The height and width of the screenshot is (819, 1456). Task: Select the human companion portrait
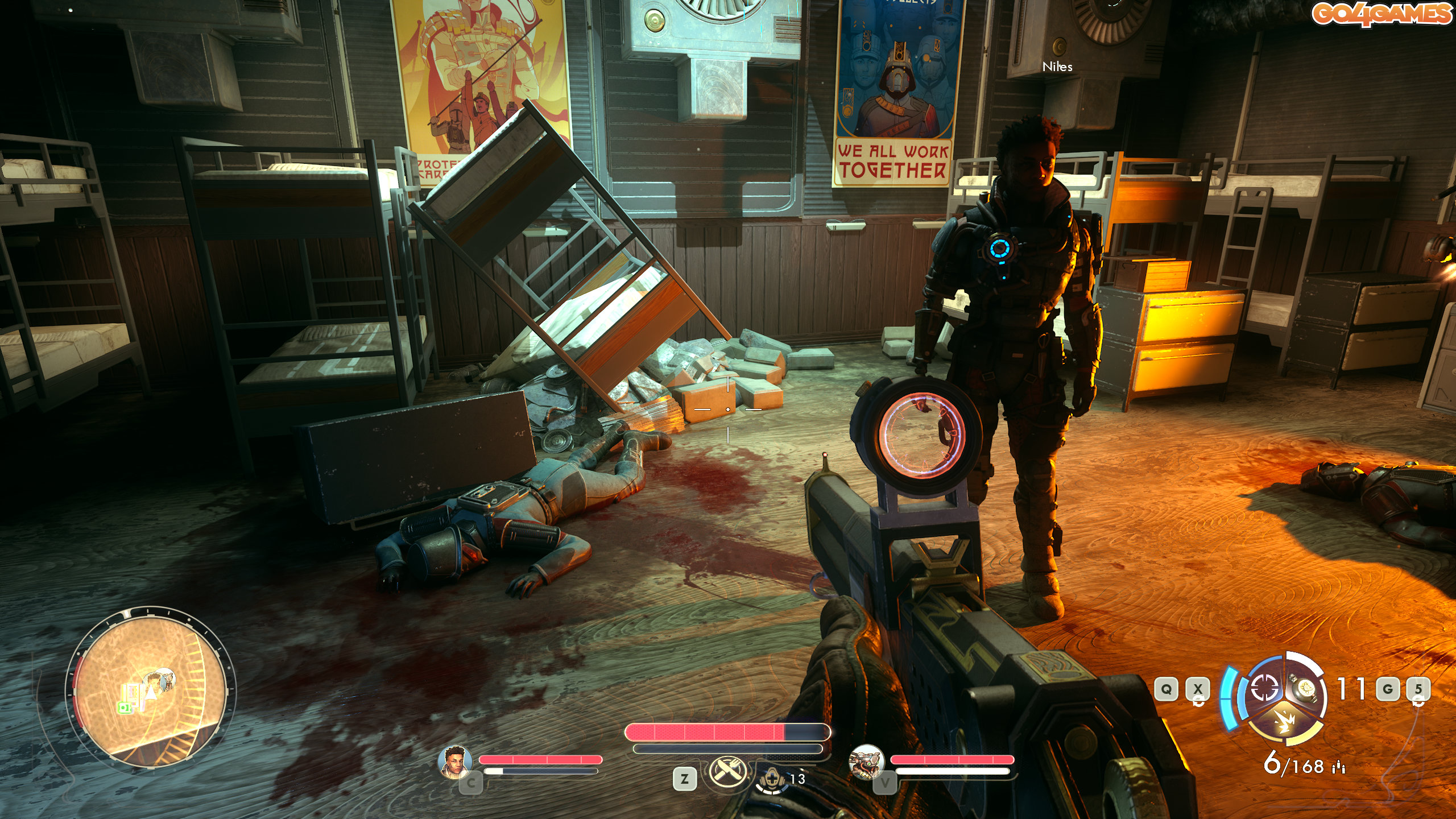454,761
